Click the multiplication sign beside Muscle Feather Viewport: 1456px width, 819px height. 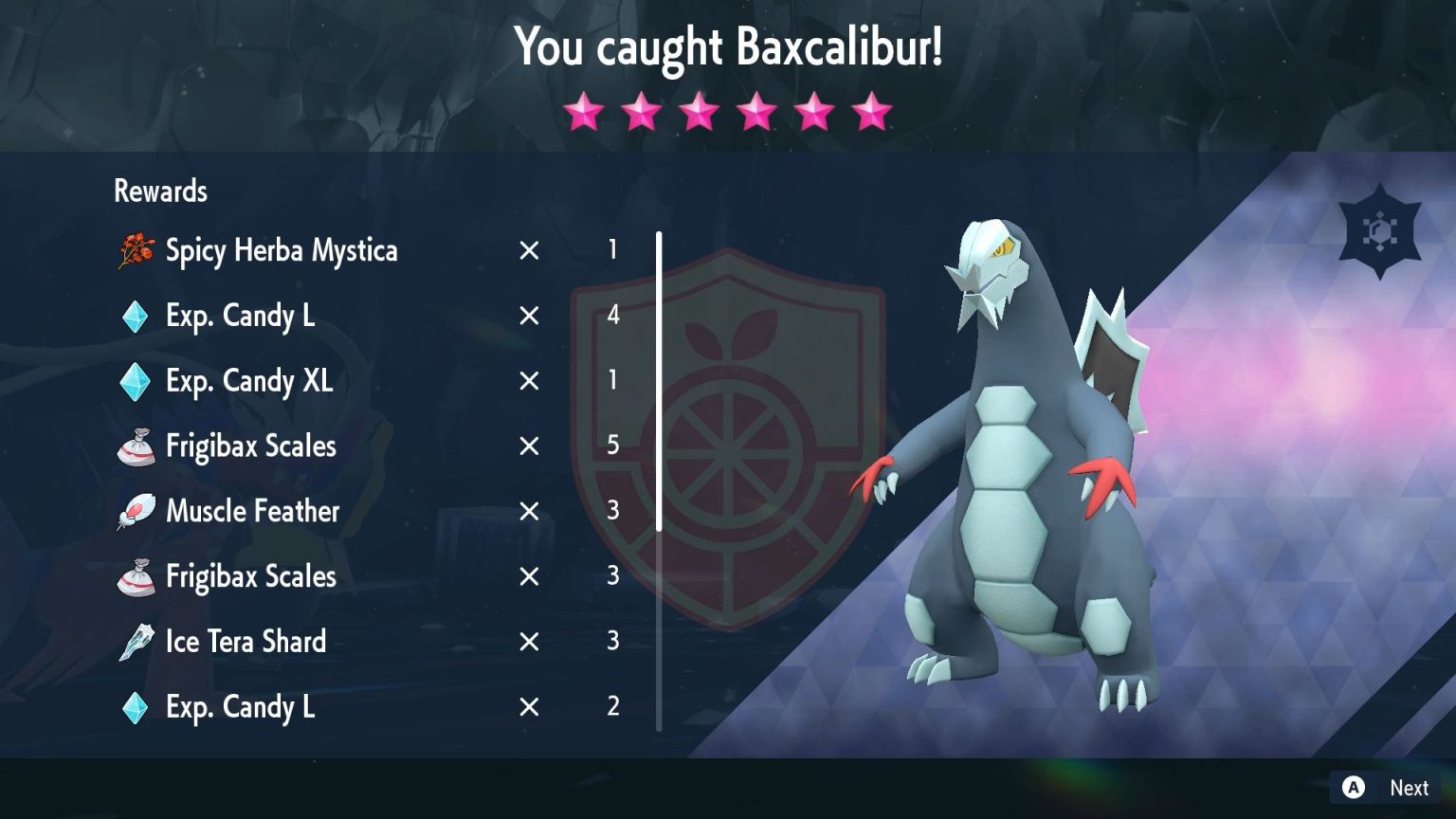click(528, 511)
